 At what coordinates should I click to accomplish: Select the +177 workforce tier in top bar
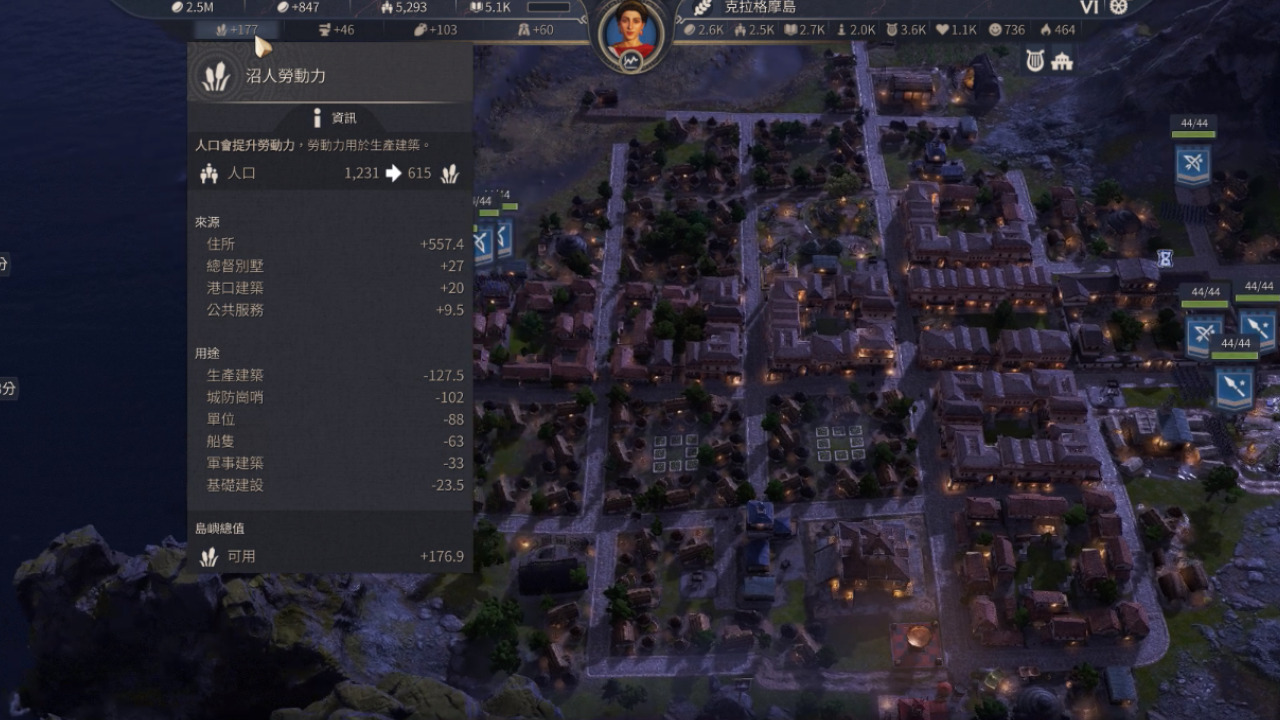click(x=236, y=30)
